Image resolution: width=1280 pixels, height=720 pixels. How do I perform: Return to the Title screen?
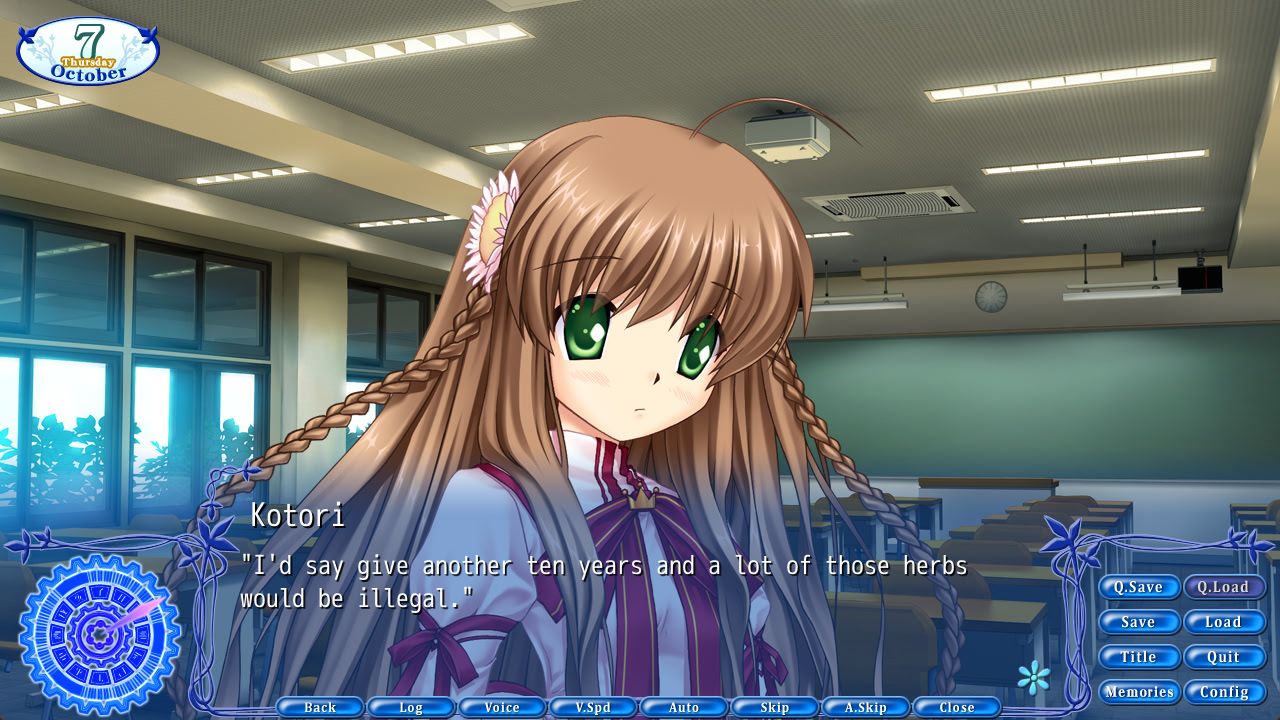click(x=1139, y=657)
